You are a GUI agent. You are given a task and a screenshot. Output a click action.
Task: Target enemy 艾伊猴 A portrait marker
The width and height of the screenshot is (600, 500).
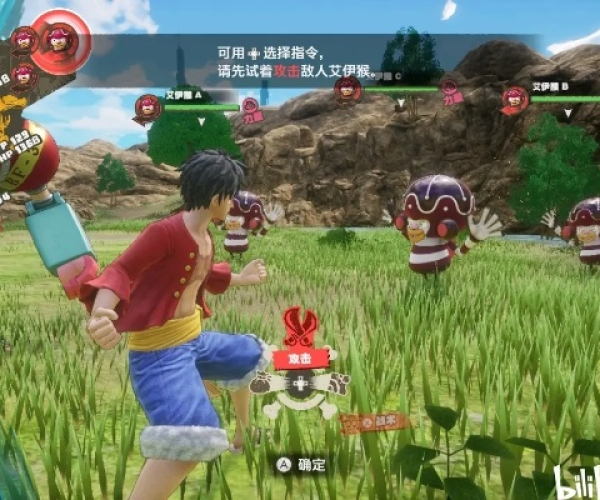click(149, 105)
